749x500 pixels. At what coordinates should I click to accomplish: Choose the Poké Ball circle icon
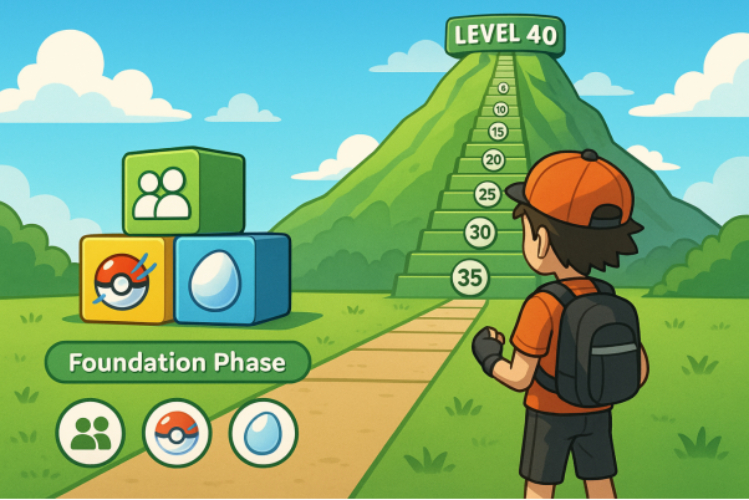[x=177, y=434]
